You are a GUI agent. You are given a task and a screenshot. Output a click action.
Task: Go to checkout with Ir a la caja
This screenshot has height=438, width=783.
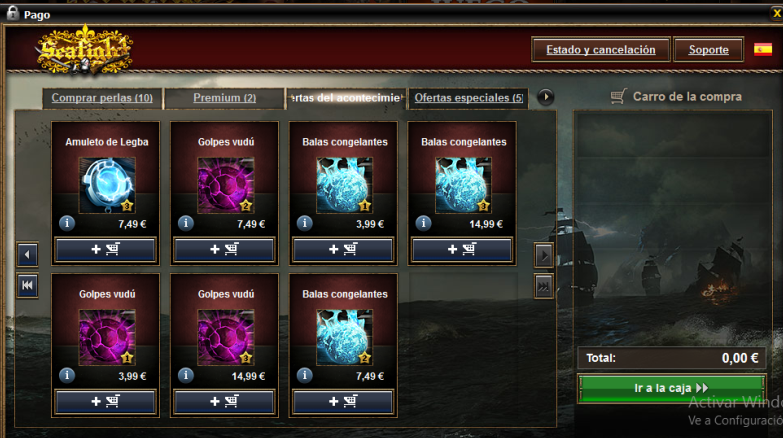(x=671, y=388)
